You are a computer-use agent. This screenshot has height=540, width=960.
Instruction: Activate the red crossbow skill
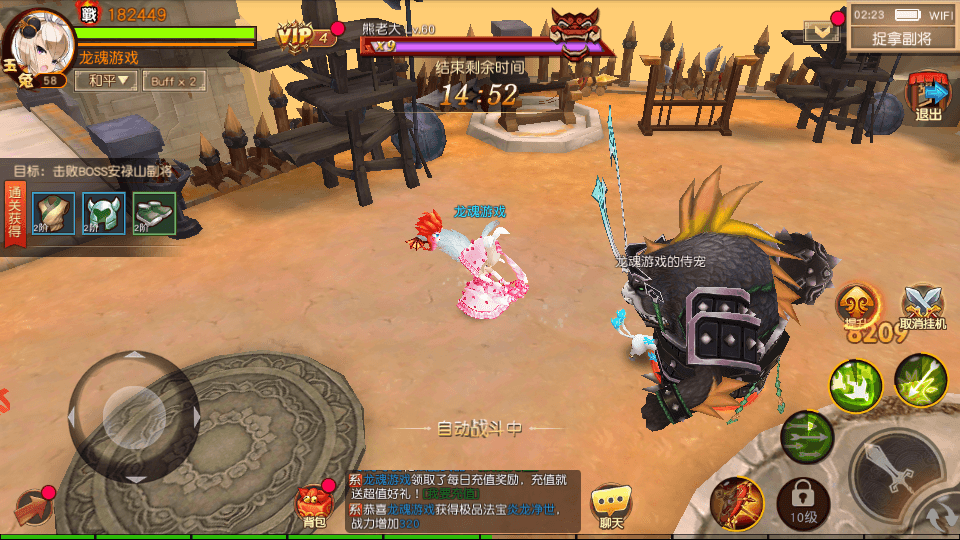coord(737,503)
